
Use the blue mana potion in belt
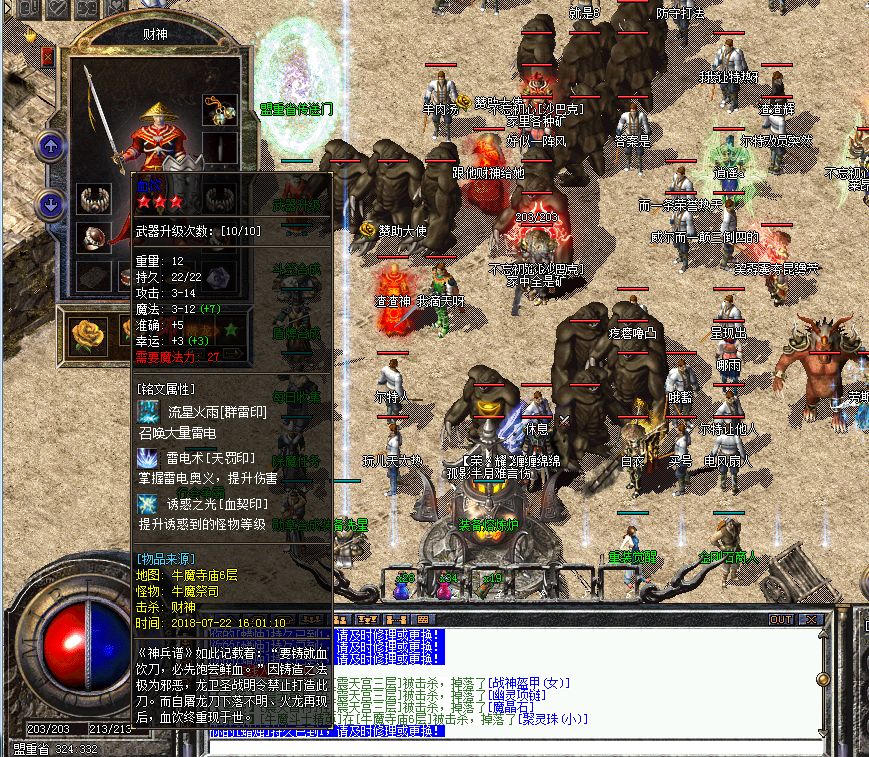coord(403,589)
